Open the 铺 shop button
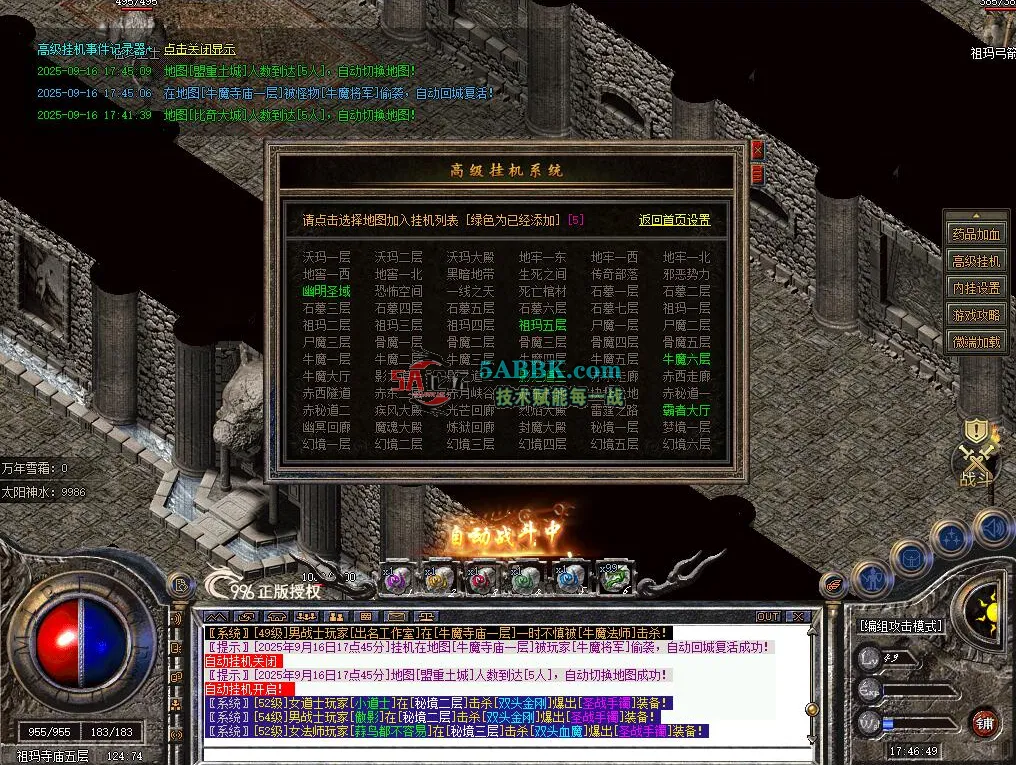This screenshot has width=1016, height=765. [x=984, y=722]
